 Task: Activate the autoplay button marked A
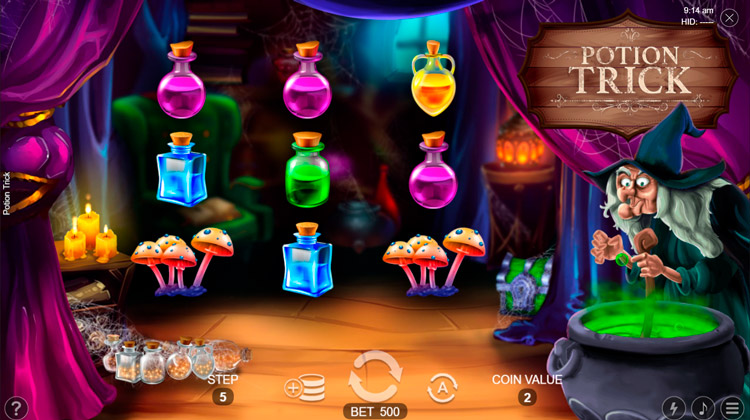[x=442, y=388]
